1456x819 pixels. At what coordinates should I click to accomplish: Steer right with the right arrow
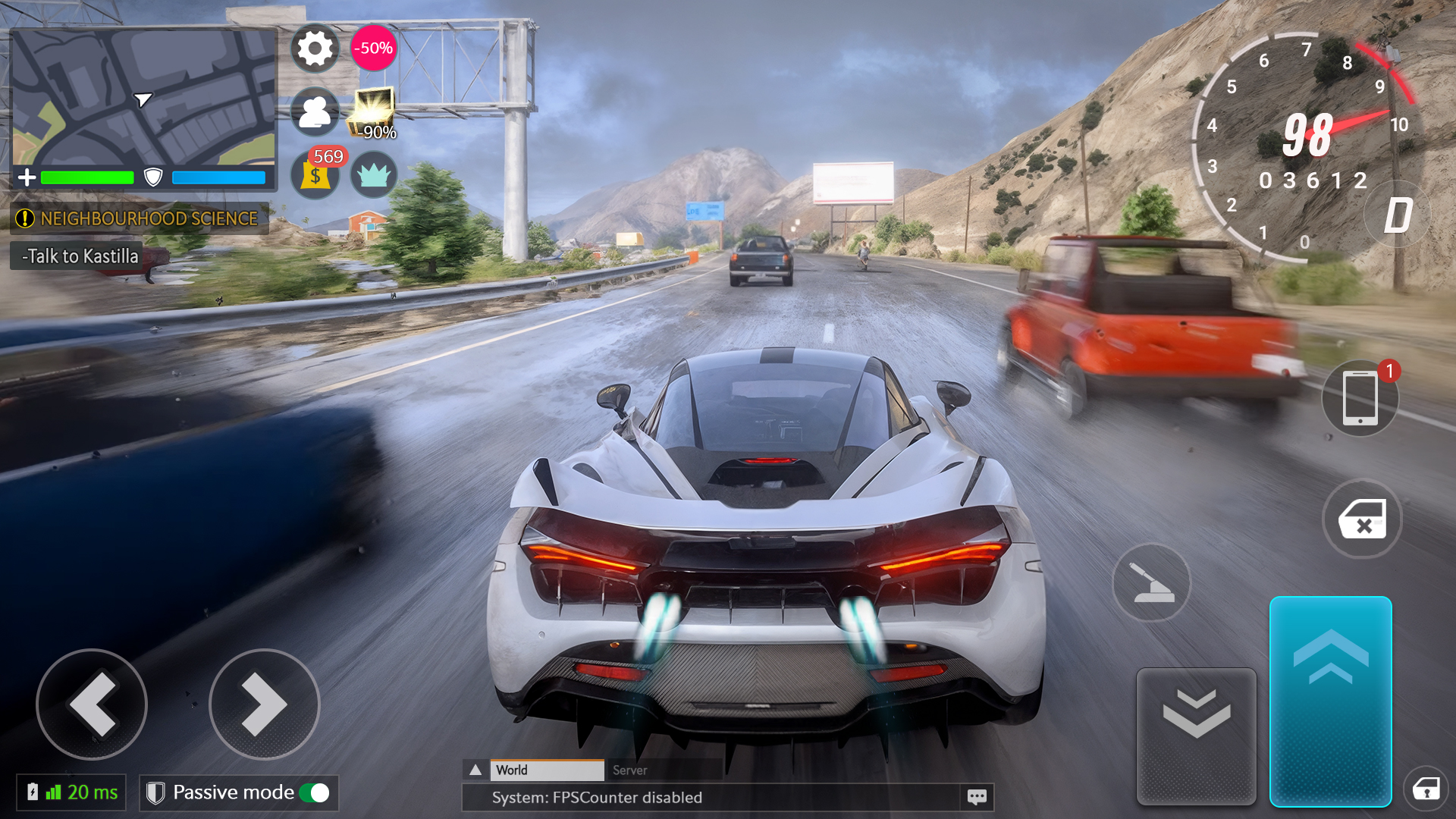point(264,704)
